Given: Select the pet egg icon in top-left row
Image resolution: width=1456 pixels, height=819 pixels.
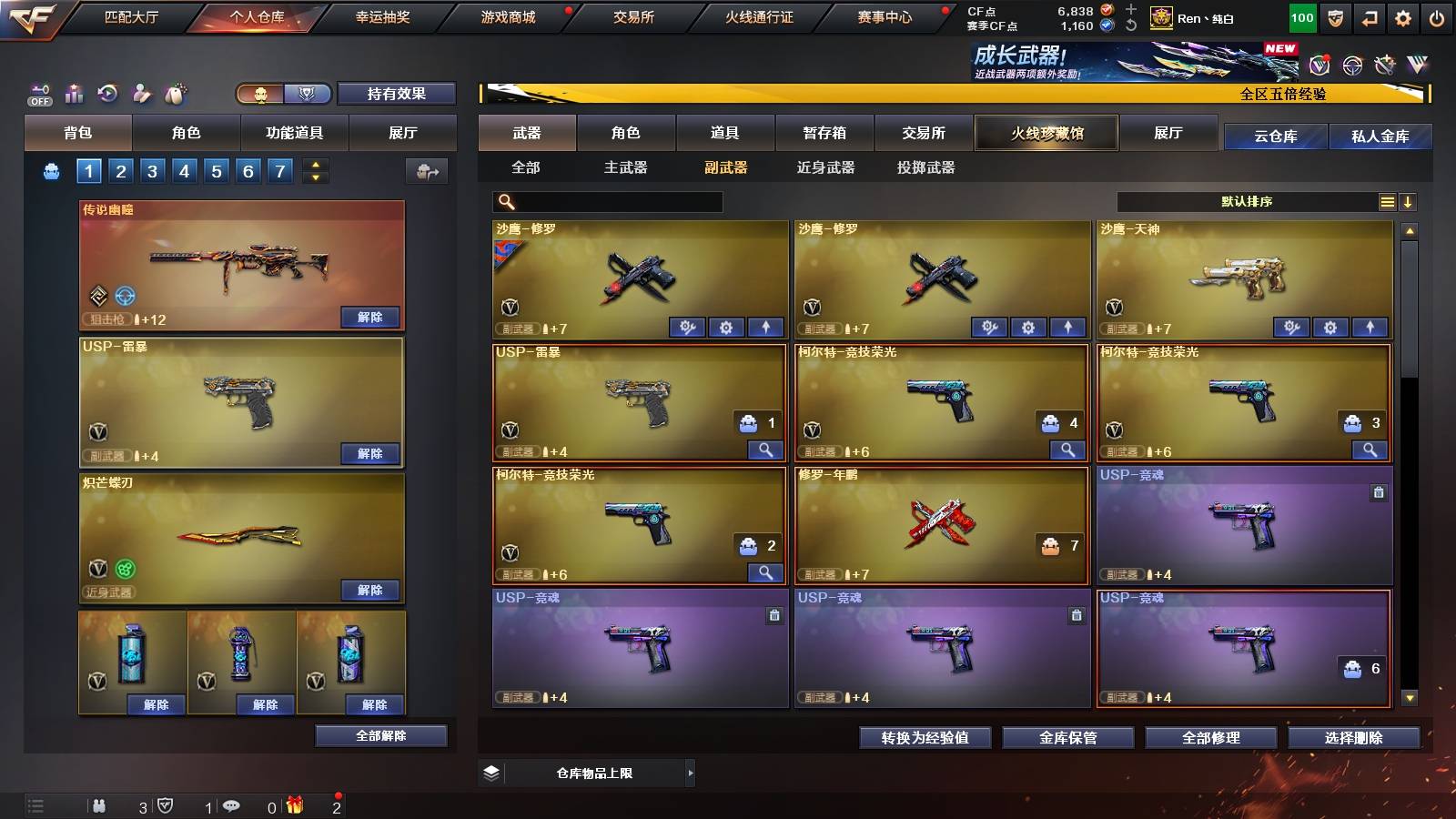Looking at the screenshot, I should click(x=173, y=93).
